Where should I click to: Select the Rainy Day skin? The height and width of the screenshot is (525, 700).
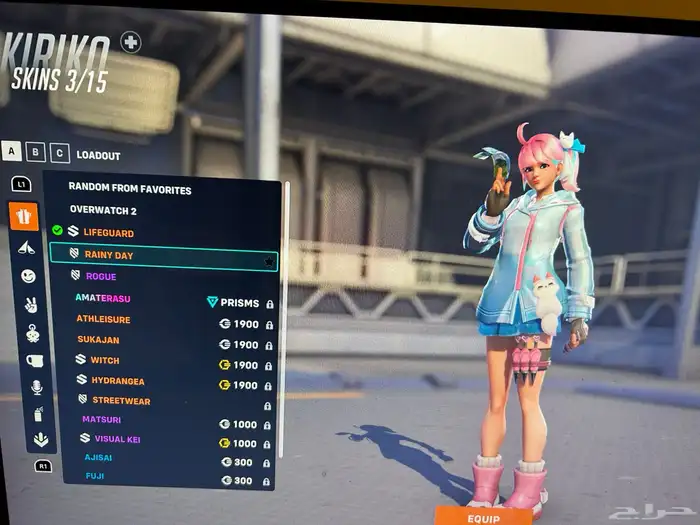point(108,255)
